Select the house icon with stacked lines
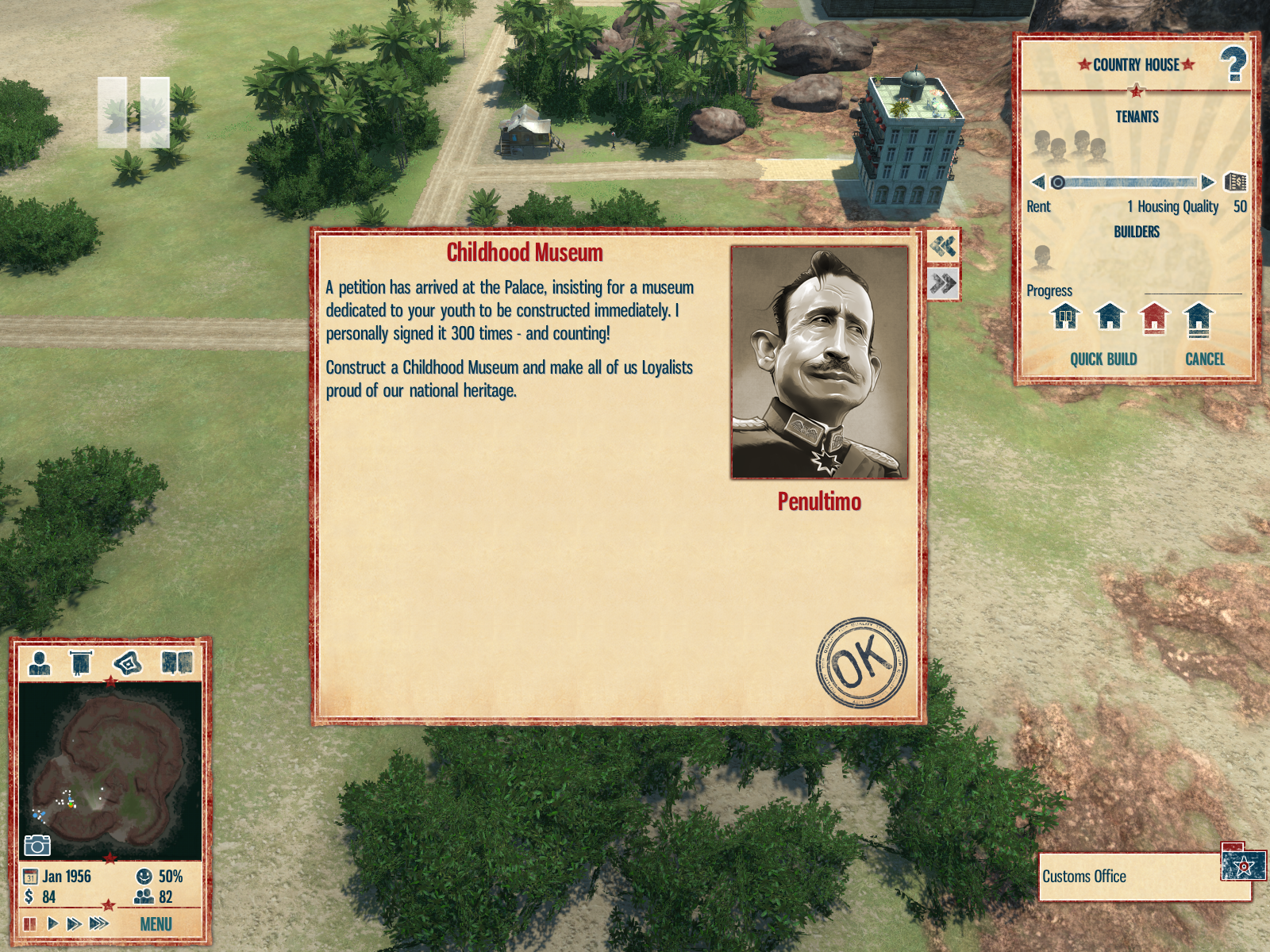 click(1198, 319)
